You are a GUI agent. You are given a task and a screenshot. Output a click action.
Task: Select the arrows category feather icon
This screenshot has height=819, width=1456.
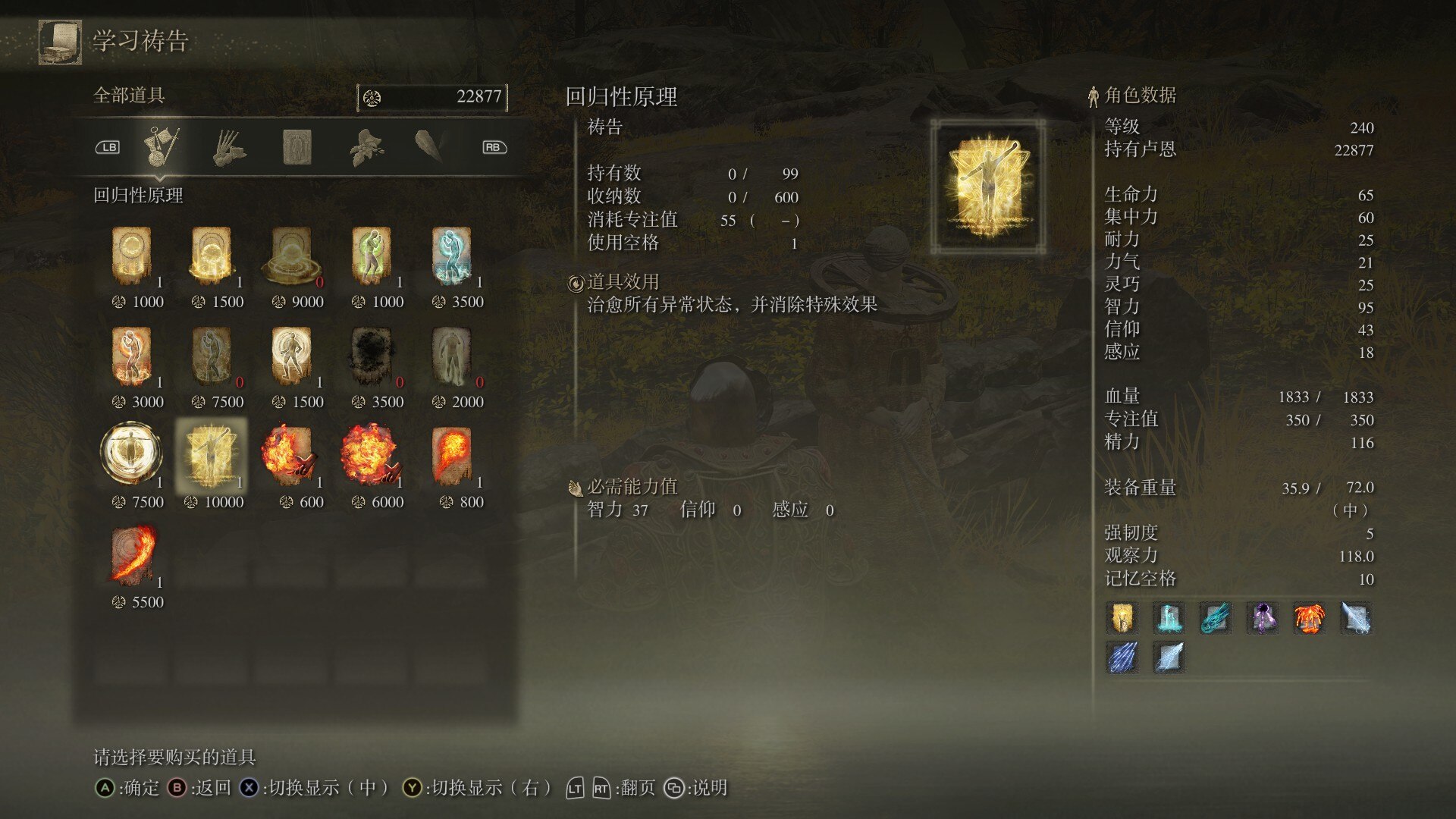click(429, 146)
